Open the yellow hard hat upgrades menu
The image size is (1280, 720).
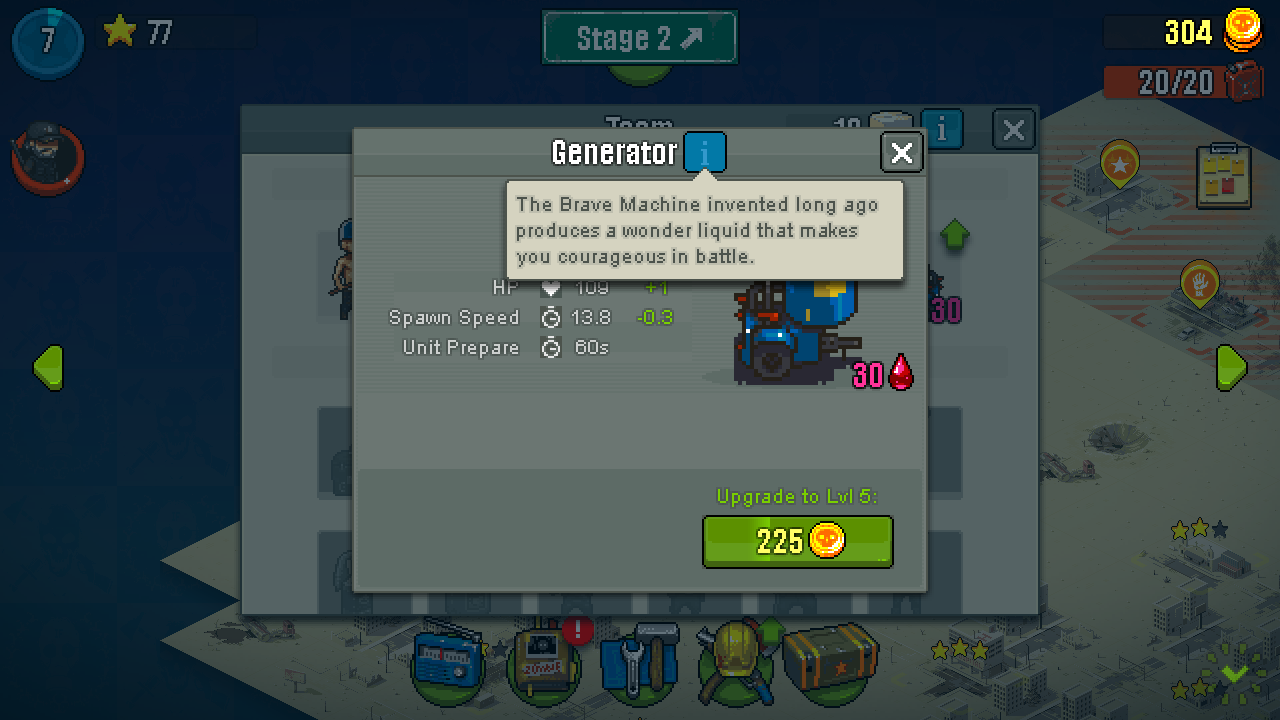[x=733, y=660]
